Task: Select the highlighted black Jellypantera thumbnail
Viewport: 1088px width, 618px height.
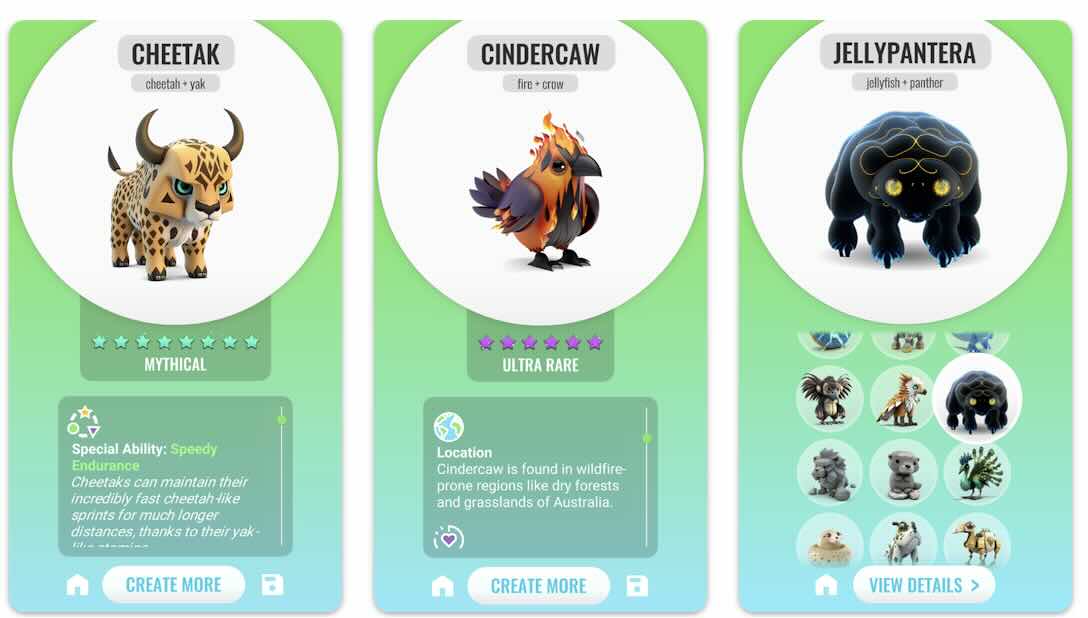Action: (x=977, y=398)
